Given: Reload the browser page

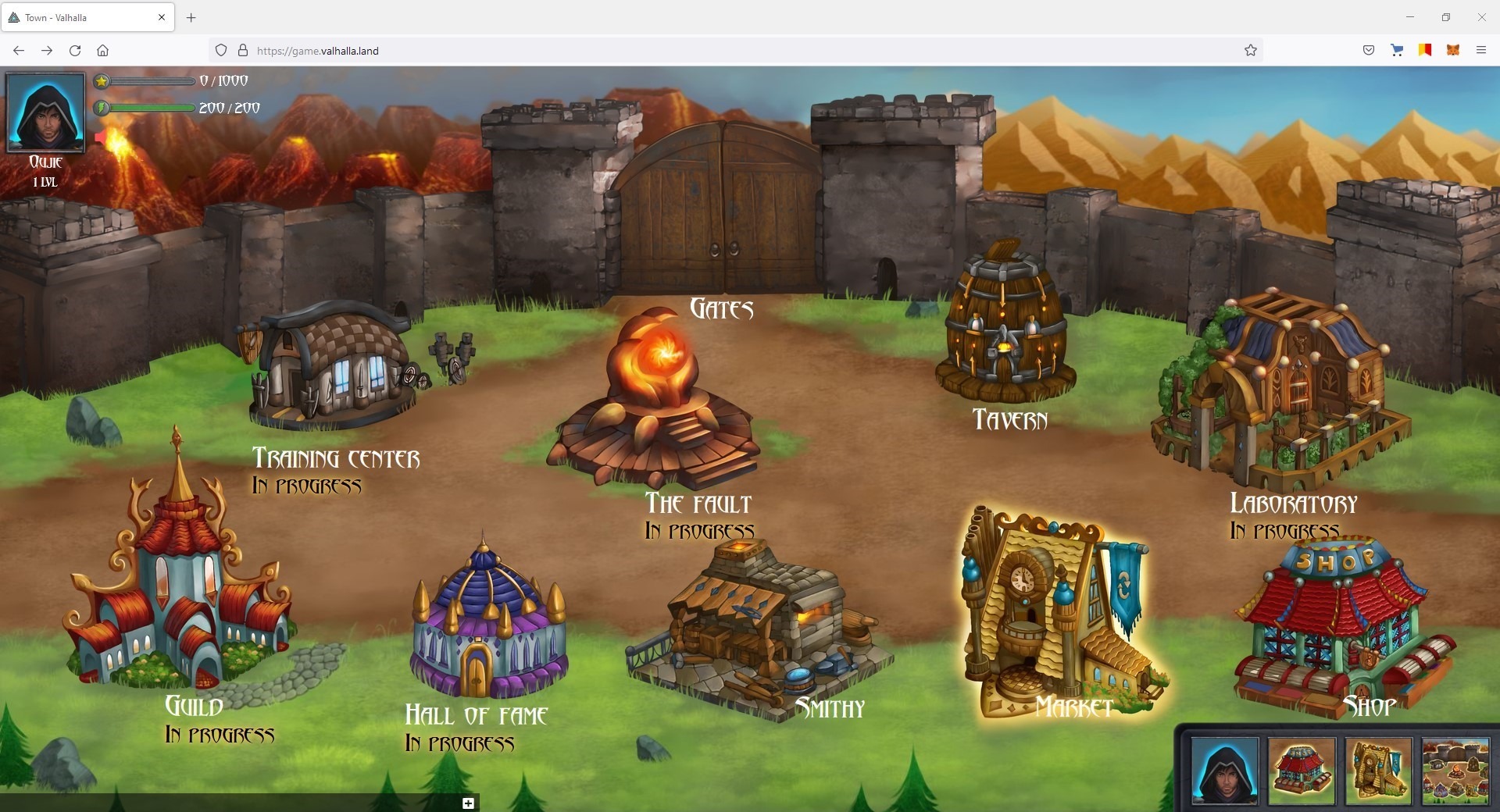Looking at the screenshot, I should click(x=75, y=51).
